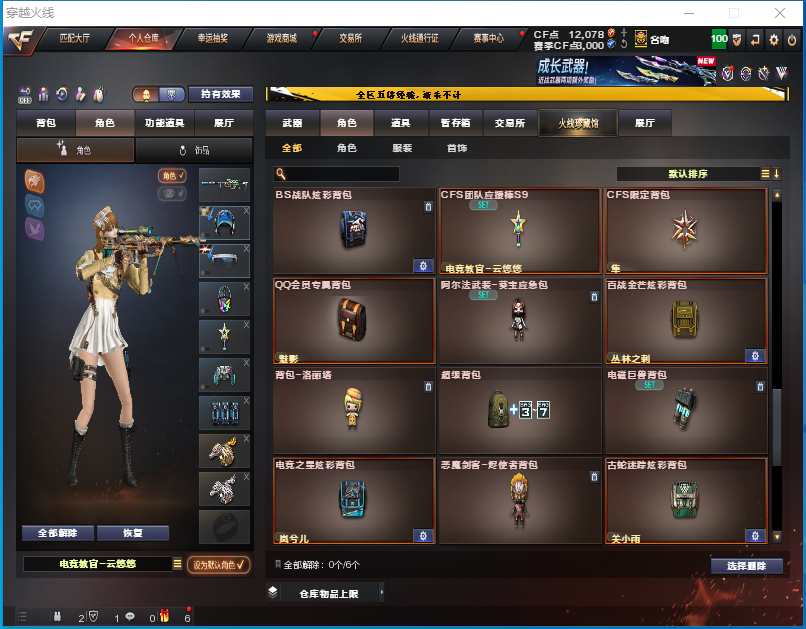Open the 火线珍藏馆 collection hall tab
806x629 pixels.
(x=573, y=123)
